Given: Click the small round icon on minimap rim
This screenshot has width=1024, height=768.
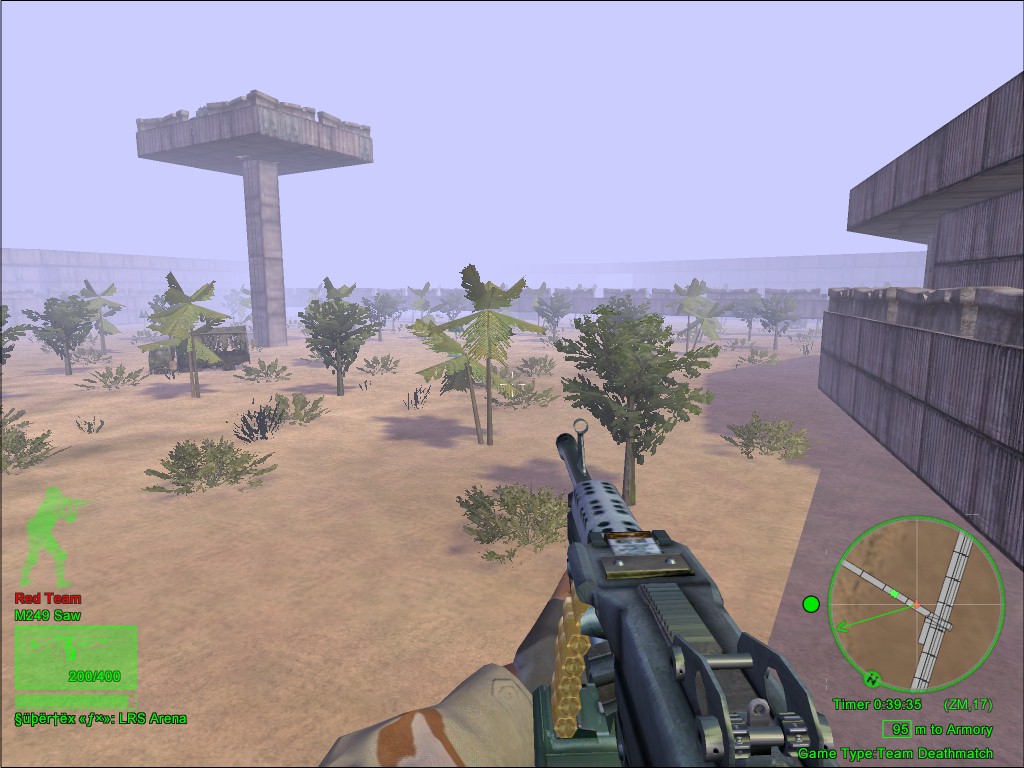Looking at the screenshot, I should [x=871, y=678].
